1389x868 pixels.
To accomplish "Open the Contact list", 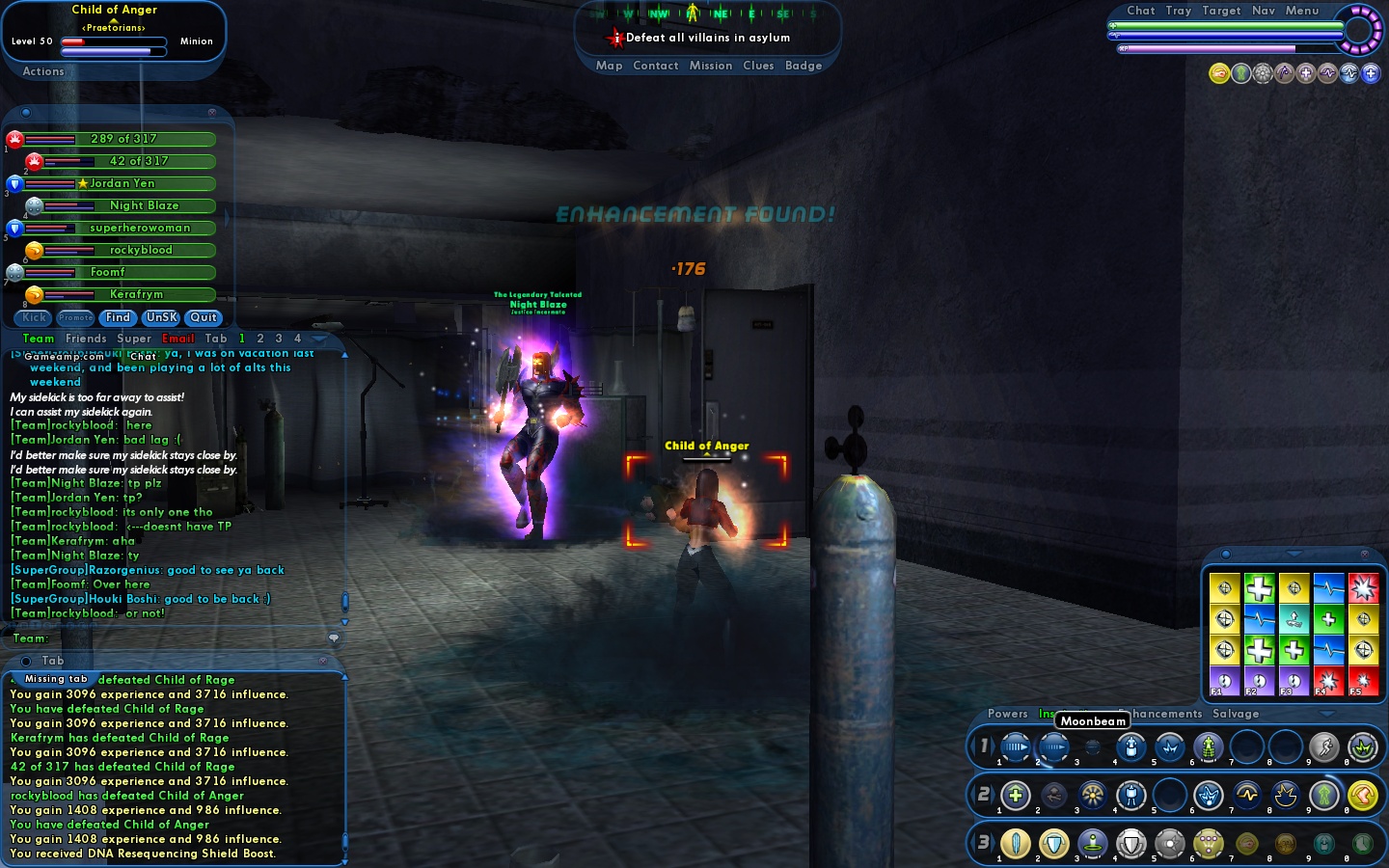I will pyautogui.click(x=656, y=66).
